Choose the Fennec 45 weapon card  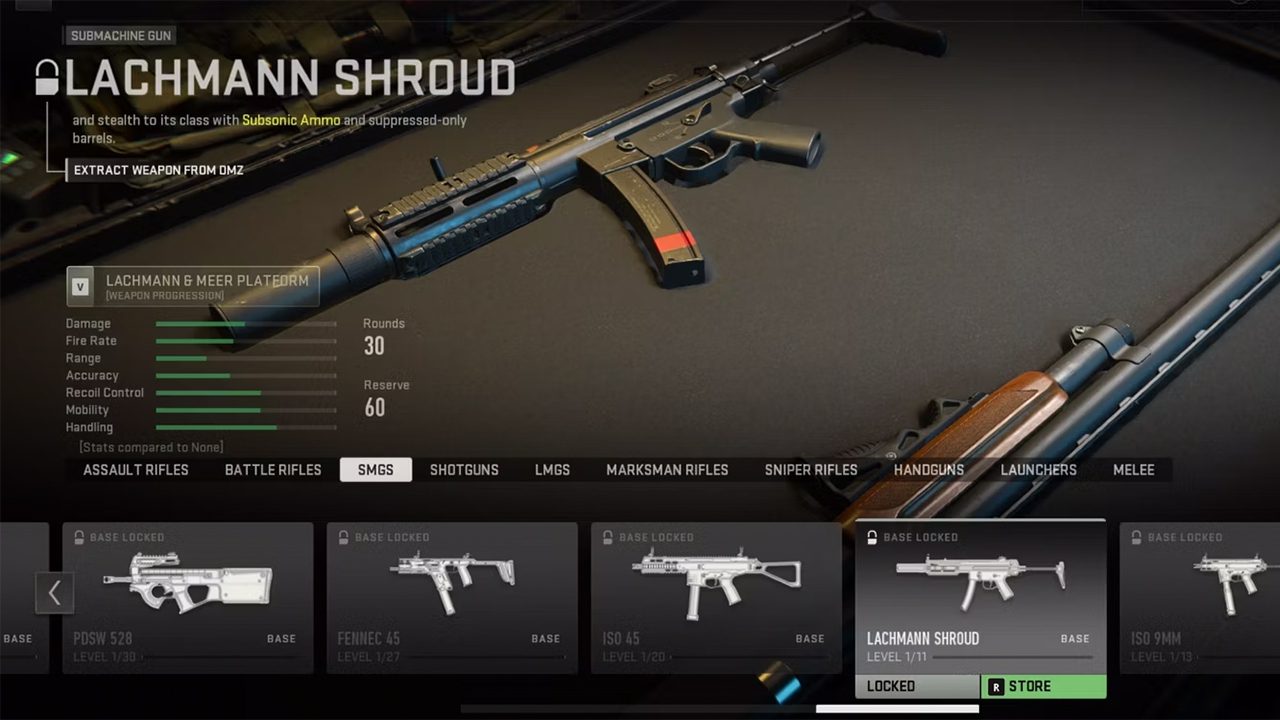[452, 597]
